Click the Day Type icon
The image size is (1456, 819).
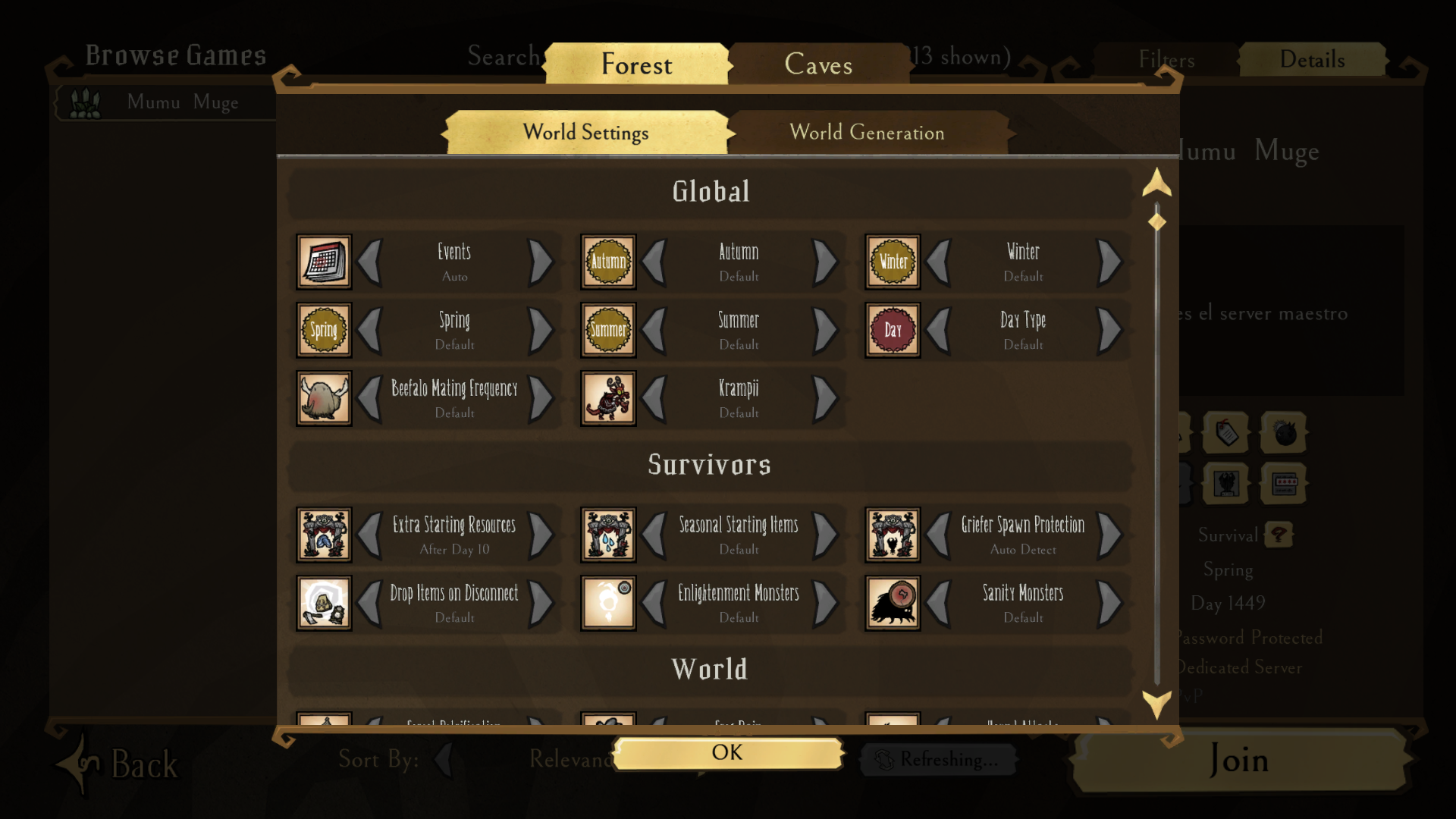coord(892,330)
